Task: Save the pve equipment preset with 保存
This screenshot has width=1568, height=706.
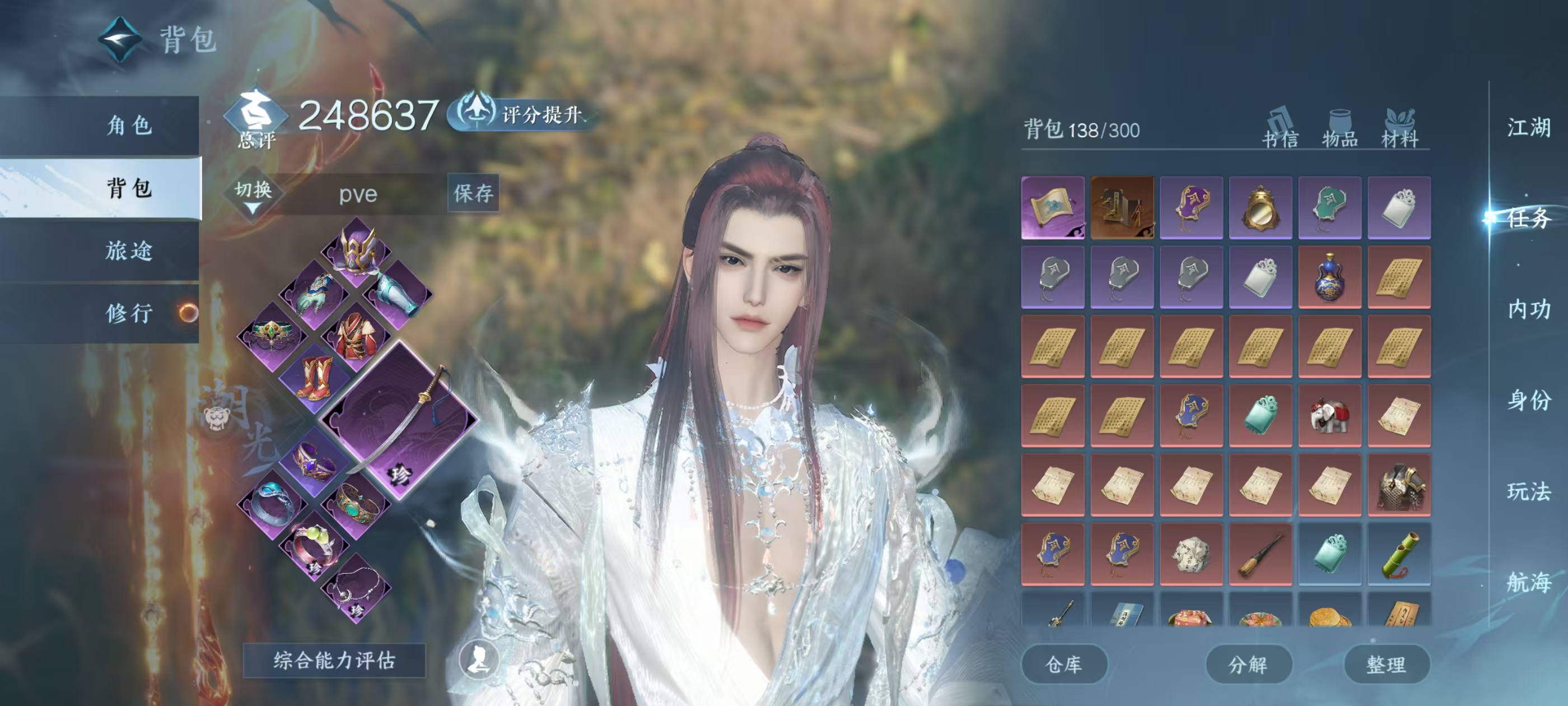Action: [x=473, y=194]
